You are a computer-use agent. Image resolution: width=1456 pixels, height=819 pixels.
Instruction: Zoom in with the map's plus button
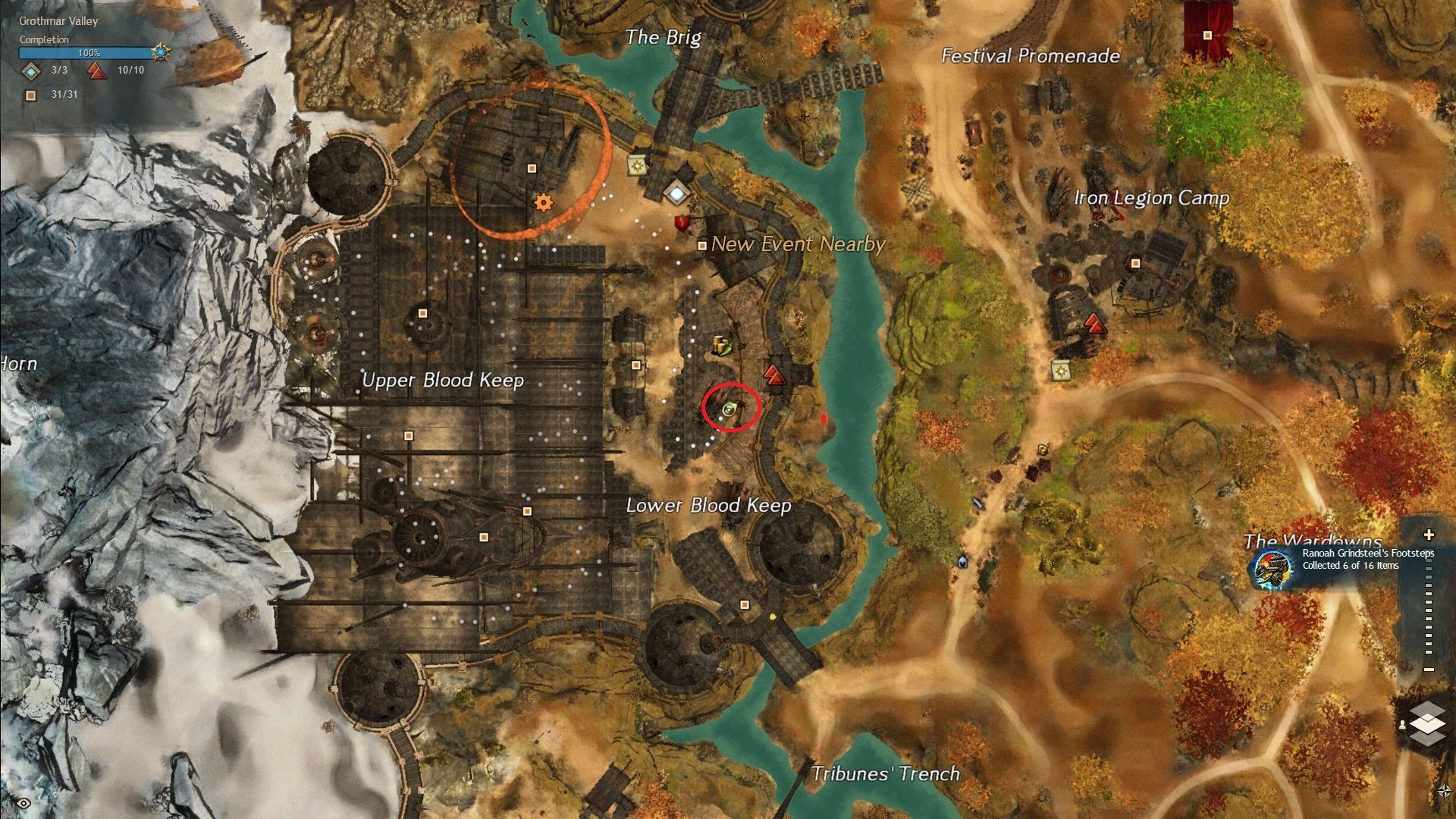1429,535
